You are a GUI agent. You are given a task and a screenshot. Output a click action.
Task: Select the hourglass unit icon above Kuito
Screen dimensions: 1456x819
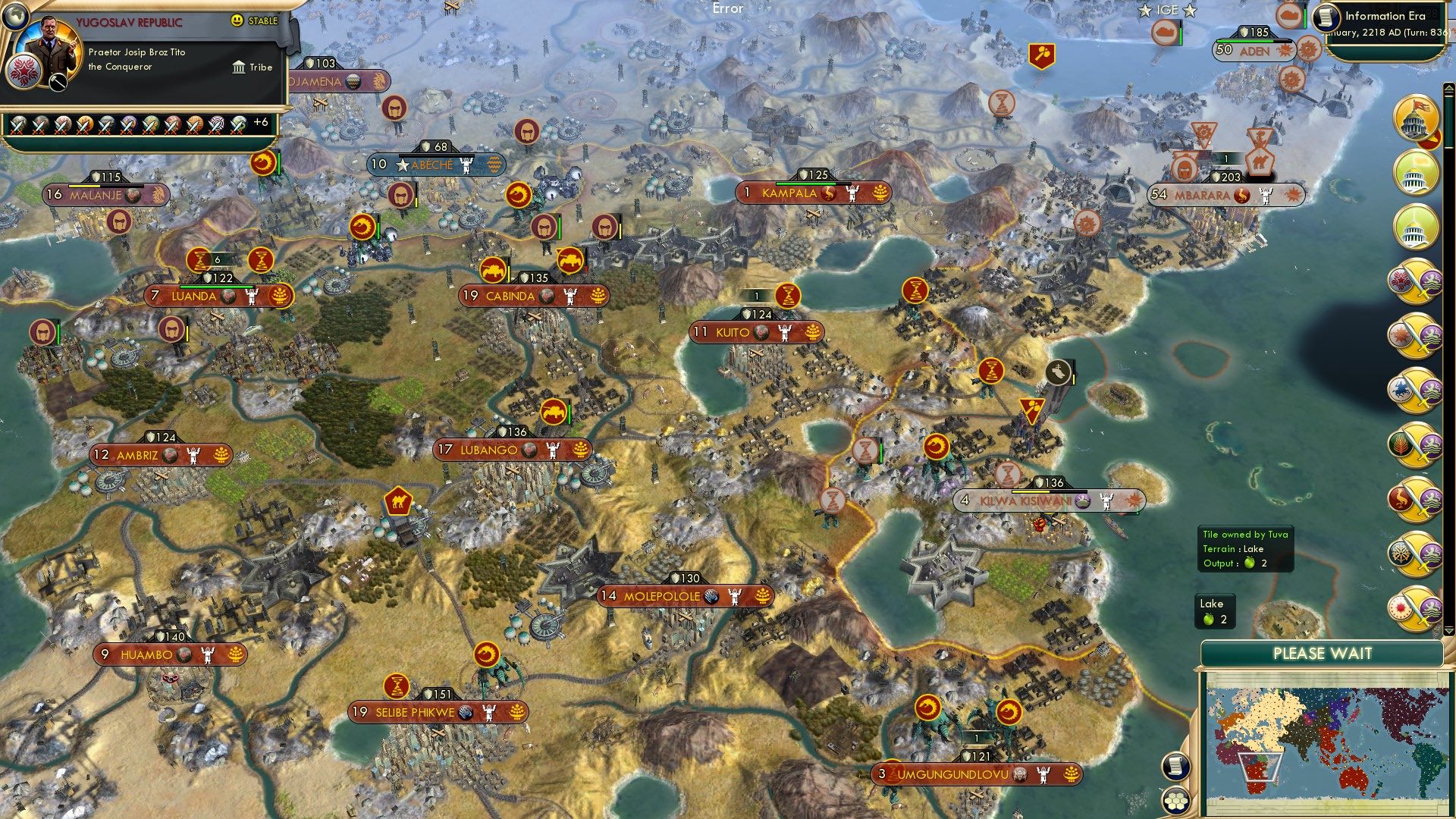pyautogui.click(x=787, y=295)
